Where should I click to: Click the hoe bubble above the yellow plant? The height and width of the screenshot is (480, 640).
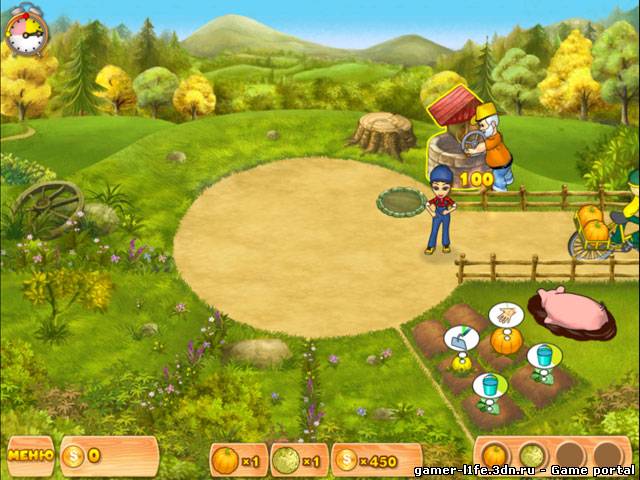pos(458,340)
